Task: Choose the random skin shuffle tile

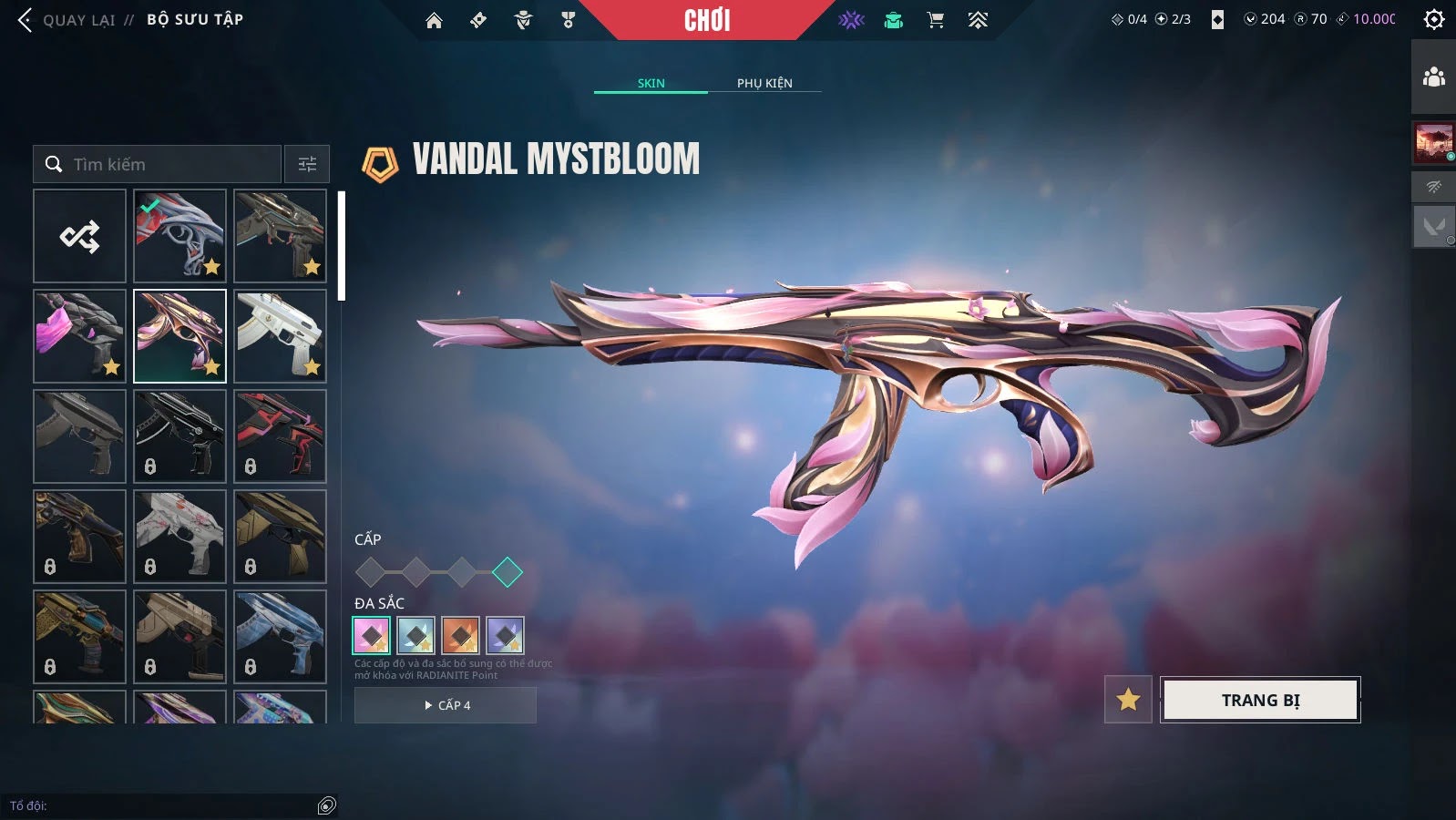Action: coord(80,236)
